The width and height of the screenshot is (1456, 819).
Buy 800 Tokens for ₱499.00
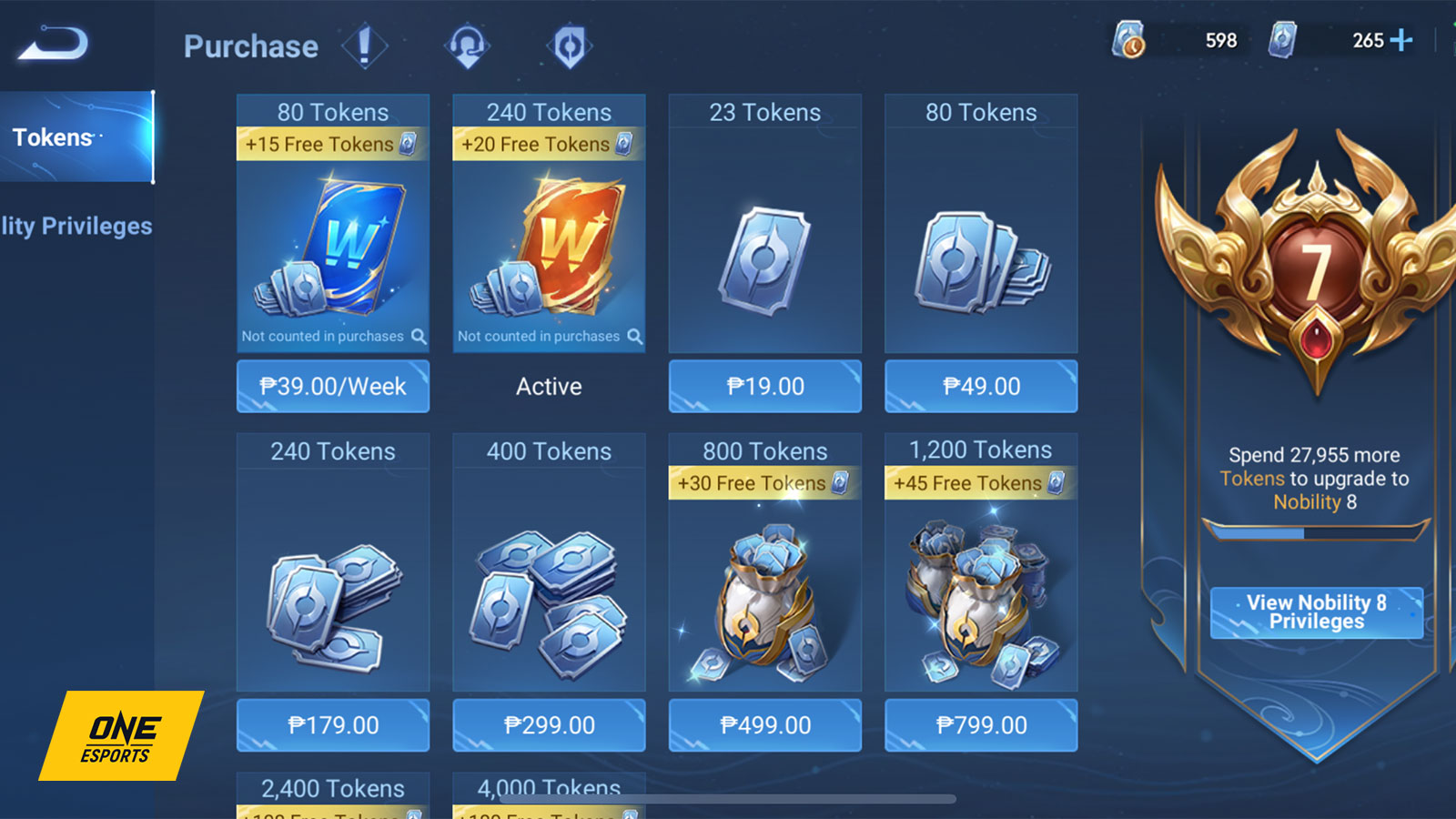pyautogui.click(x=764, y=725)
